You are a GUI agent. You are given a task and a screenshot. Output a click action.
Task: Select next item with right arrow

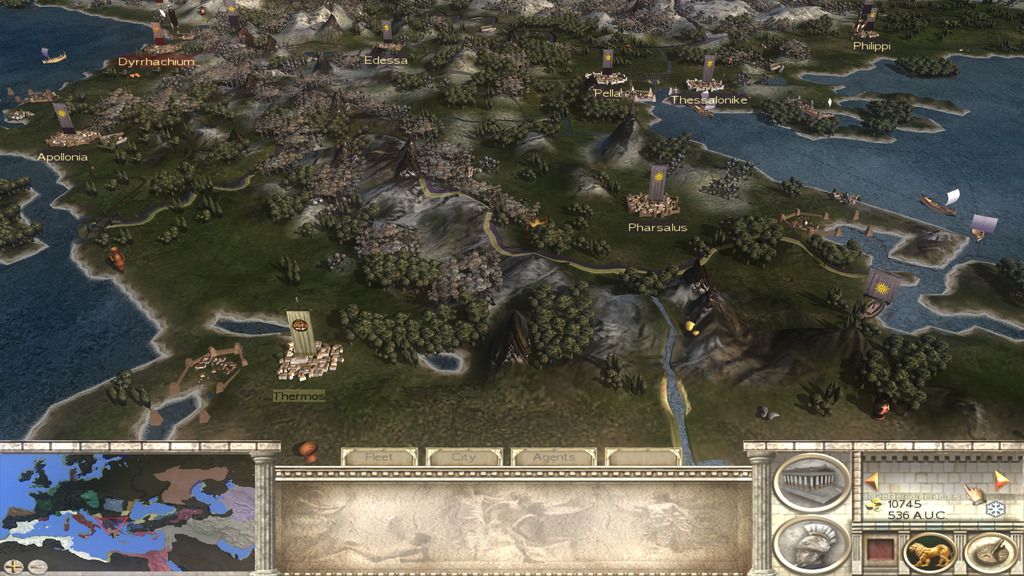(1000, 479)
